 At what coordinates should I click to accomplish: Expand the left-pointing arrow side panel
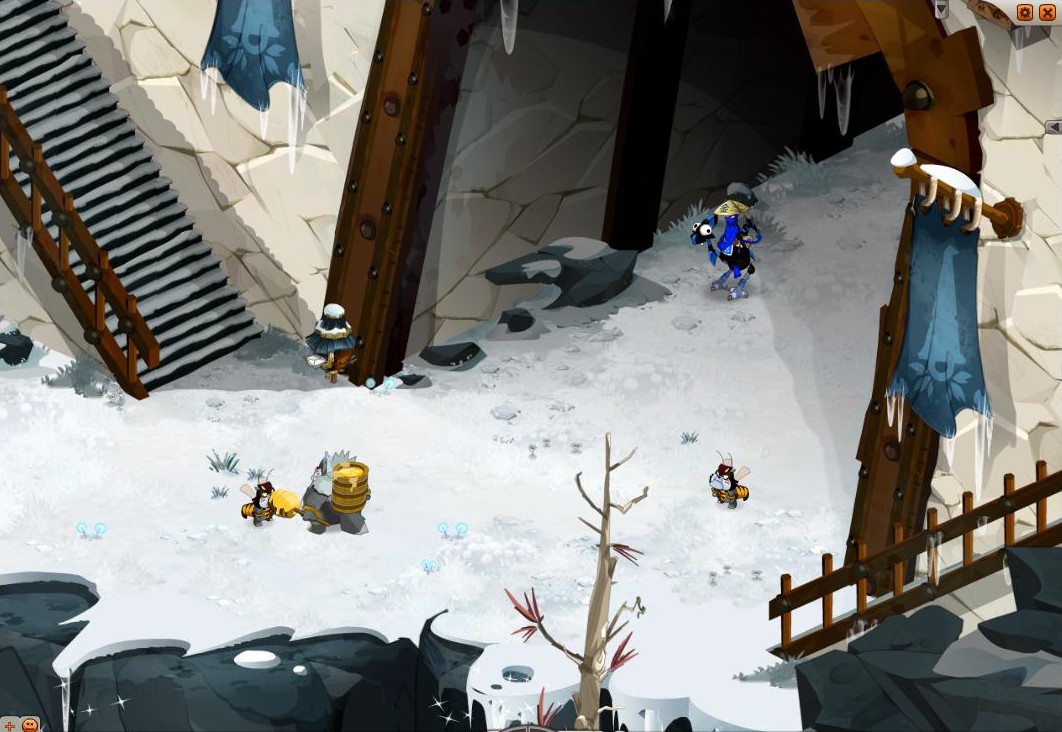[1053, 127]
